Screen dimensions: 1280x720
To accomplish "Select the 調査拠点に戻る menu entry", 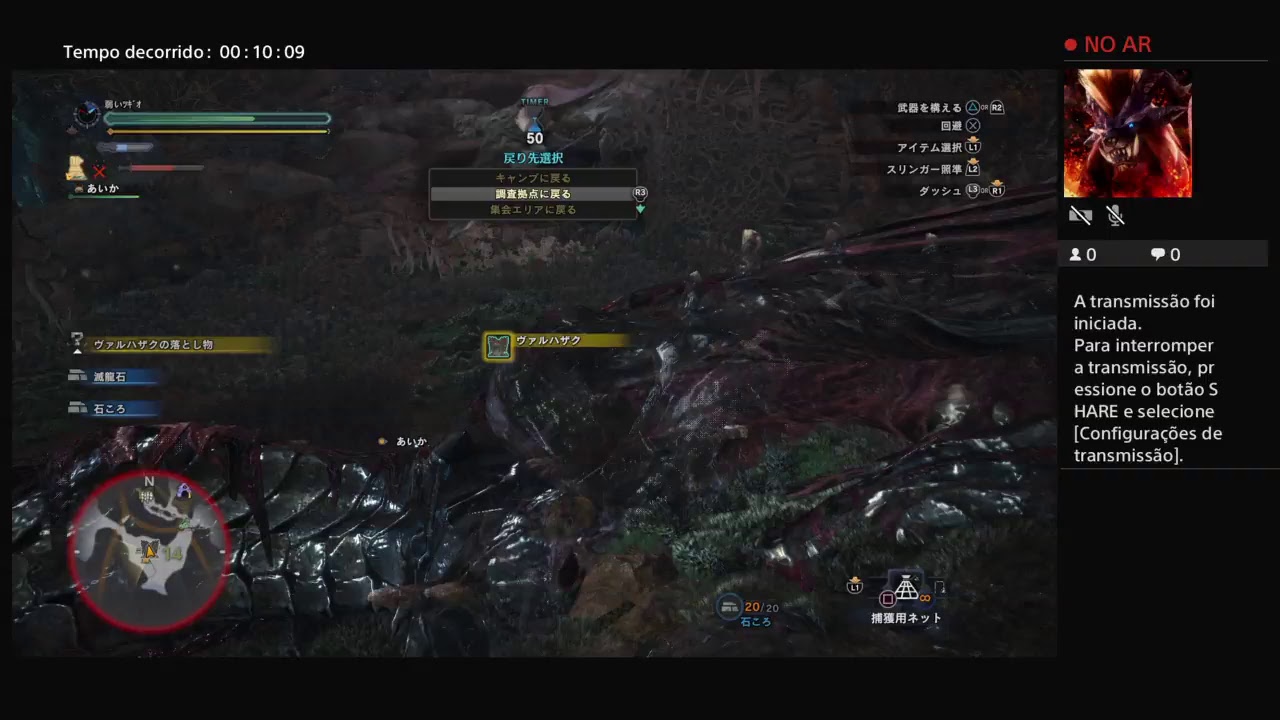I will point(533,192).
